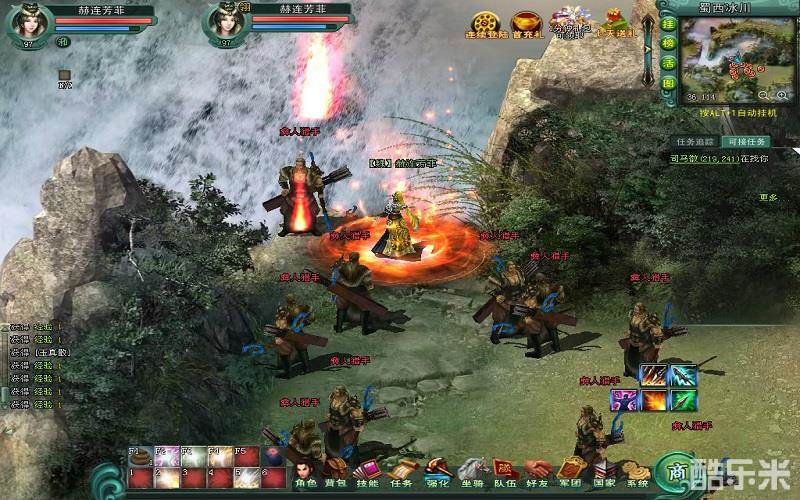Activate the fire explosion skill icon
This screenshot has height=500, width=800.
654,400
